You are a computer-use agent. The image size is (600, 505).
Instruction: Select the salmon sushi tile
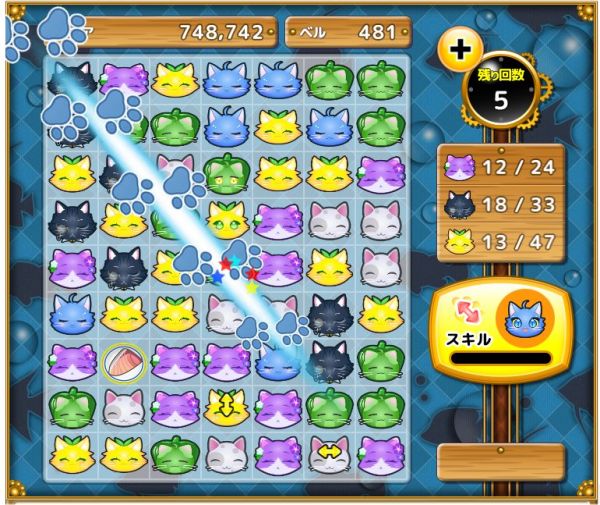point(124,362)
